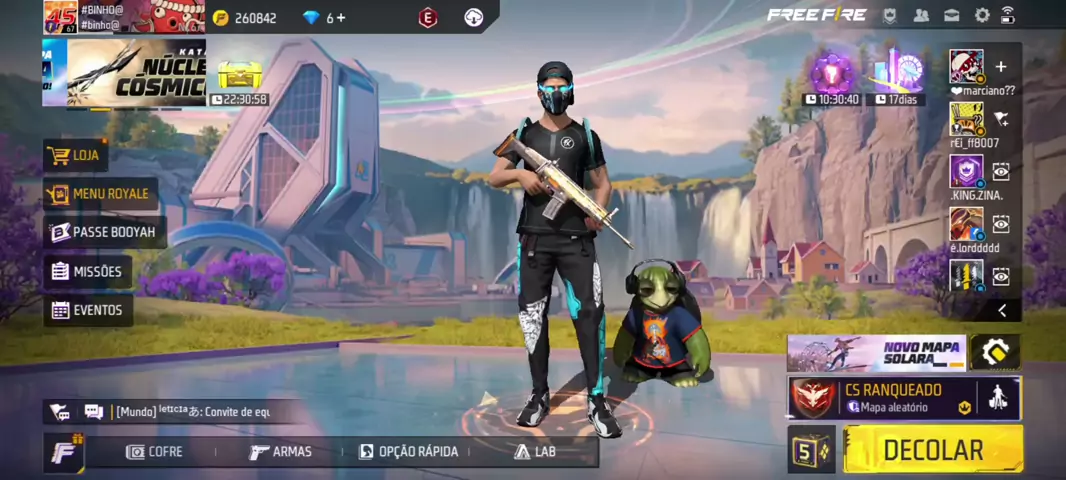Screen dimensions: 1066x480
Task: Open the settings gear icon
Action: [982, 15]
